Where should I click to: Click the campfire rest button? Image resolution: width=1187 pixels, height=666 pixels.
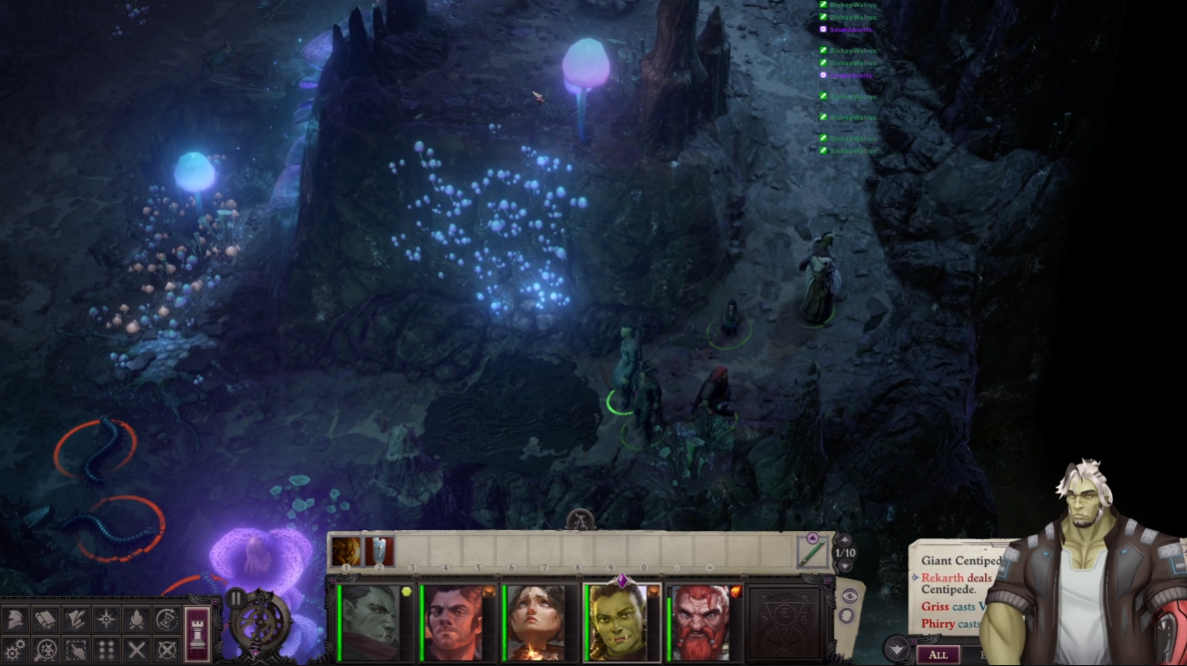coord(137,620)
